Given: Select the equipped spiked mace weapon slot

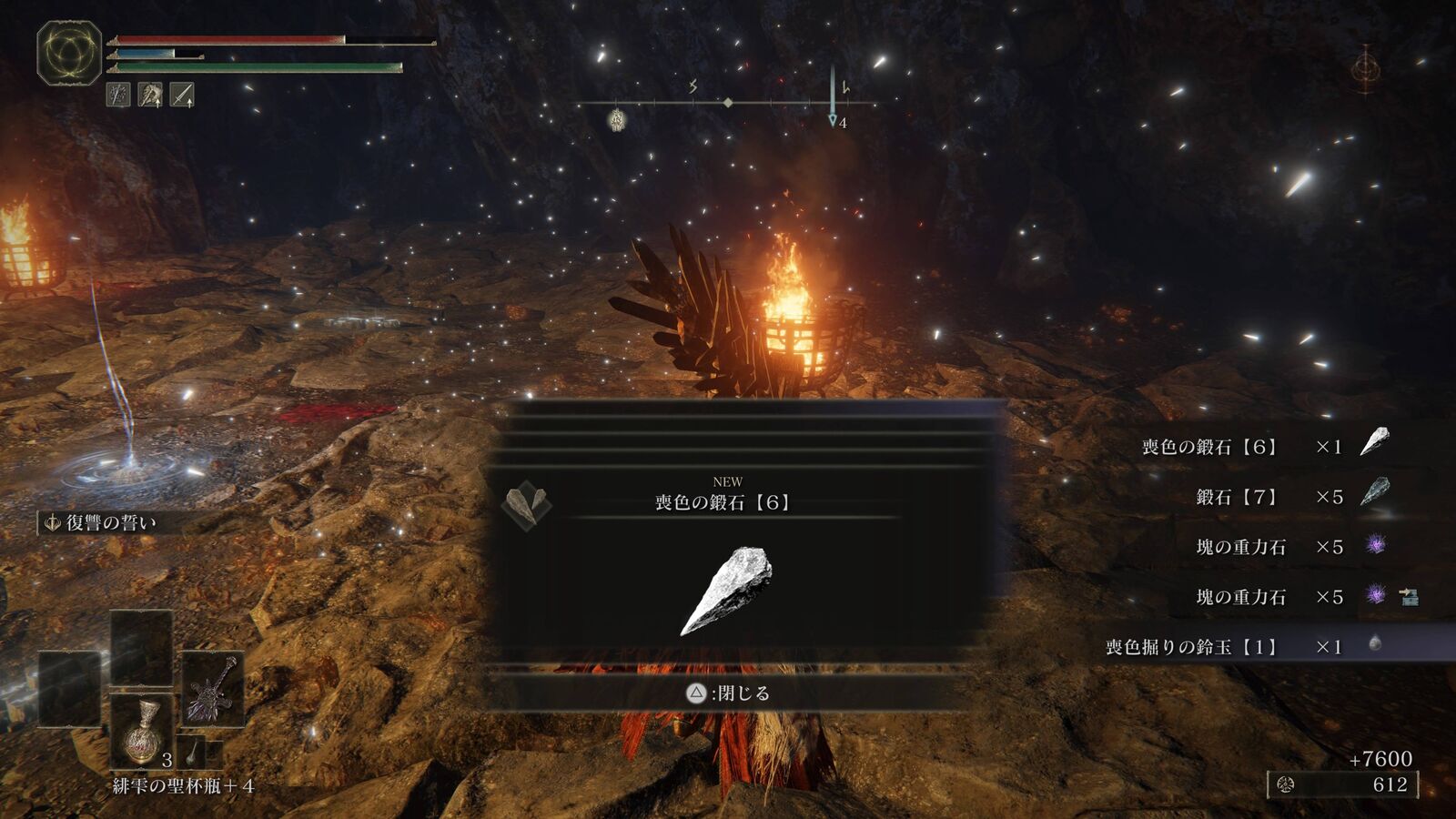Looking at the screenshot, I should (x=212, y=690).
